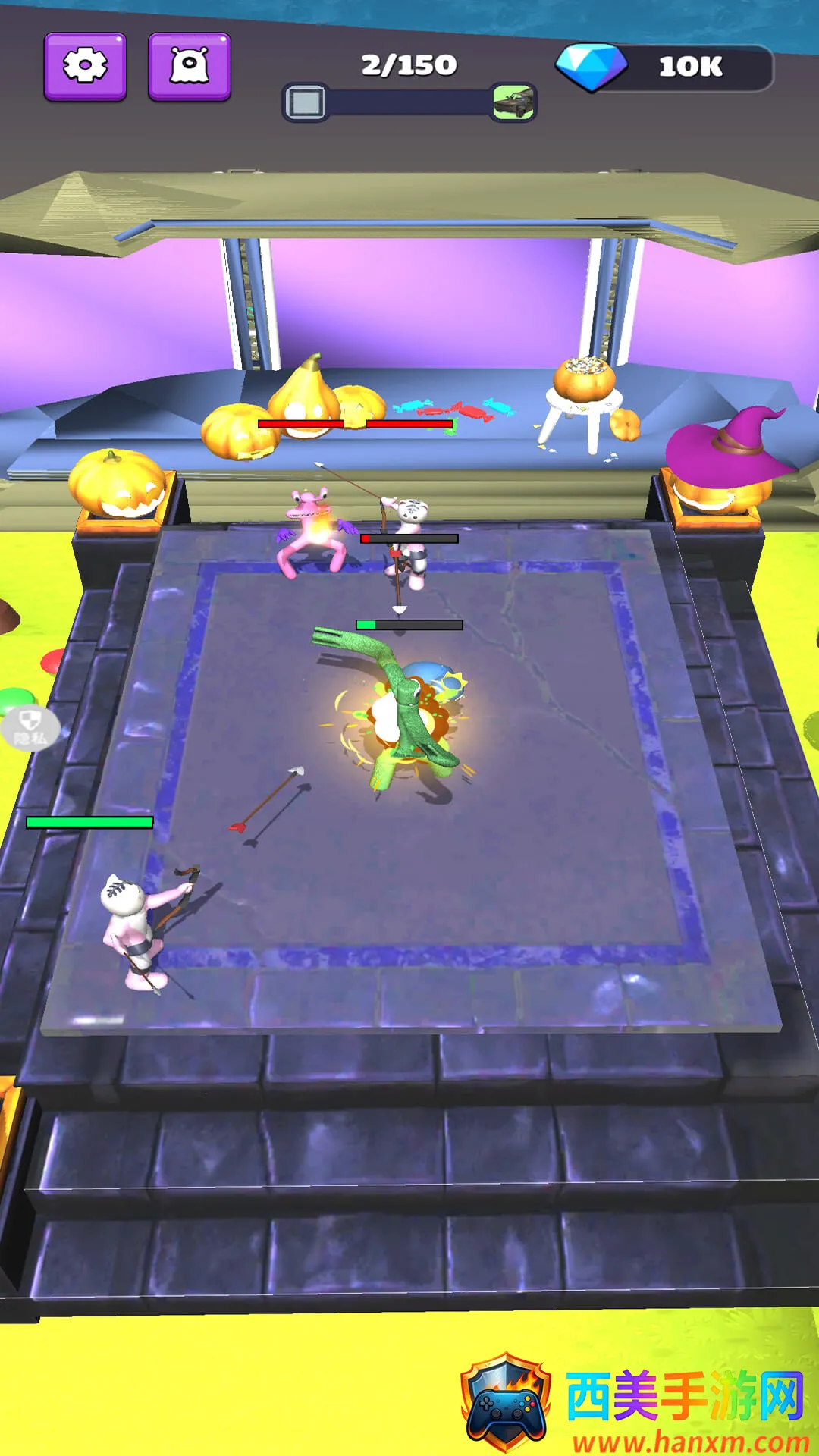The height and width of the screenshot is (1456, 819).
Task: Click the www.hanxm.com watermark link
Action: [690, 1441]
